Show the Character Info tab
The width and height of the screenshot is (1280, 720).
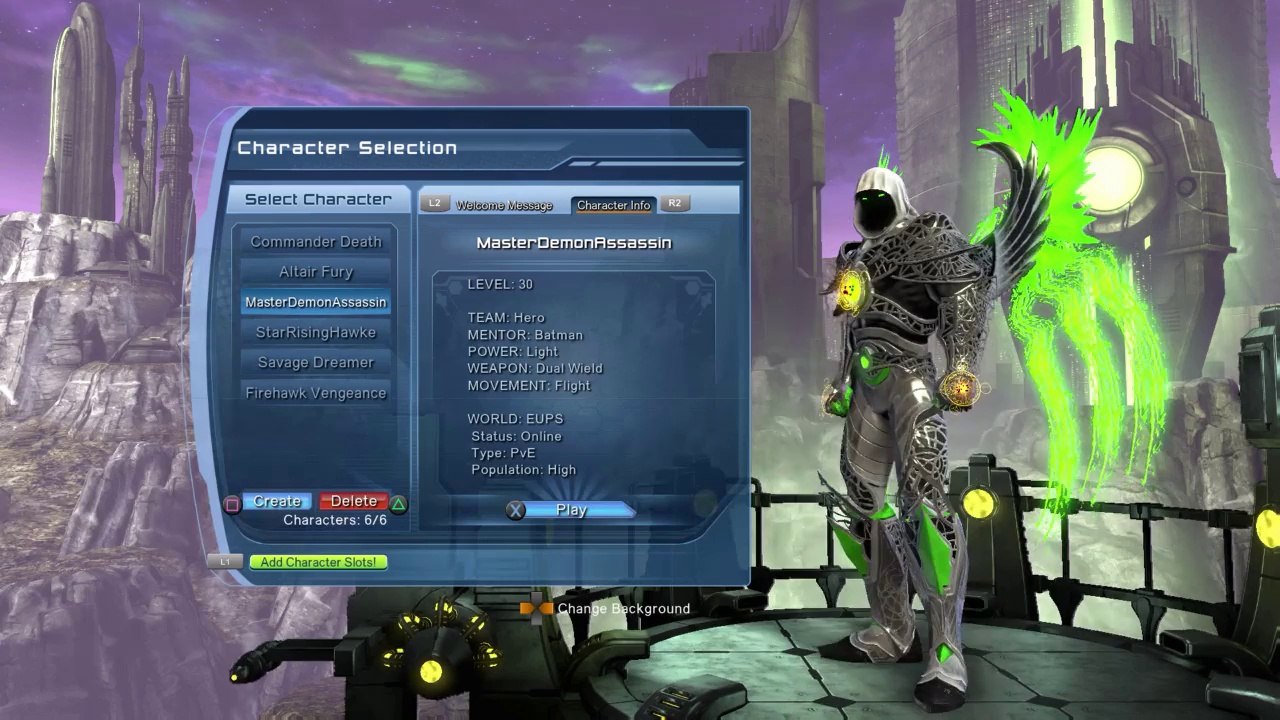pos(613,205)
